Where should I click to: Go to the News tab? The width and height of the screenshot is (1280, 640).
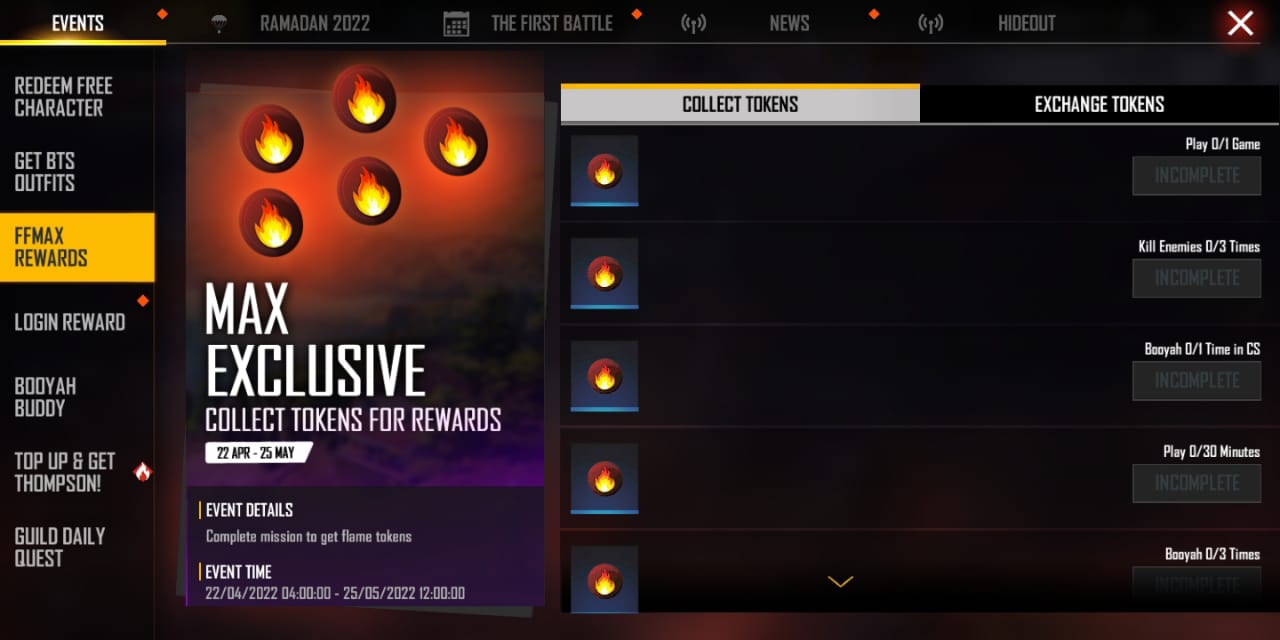789,23
